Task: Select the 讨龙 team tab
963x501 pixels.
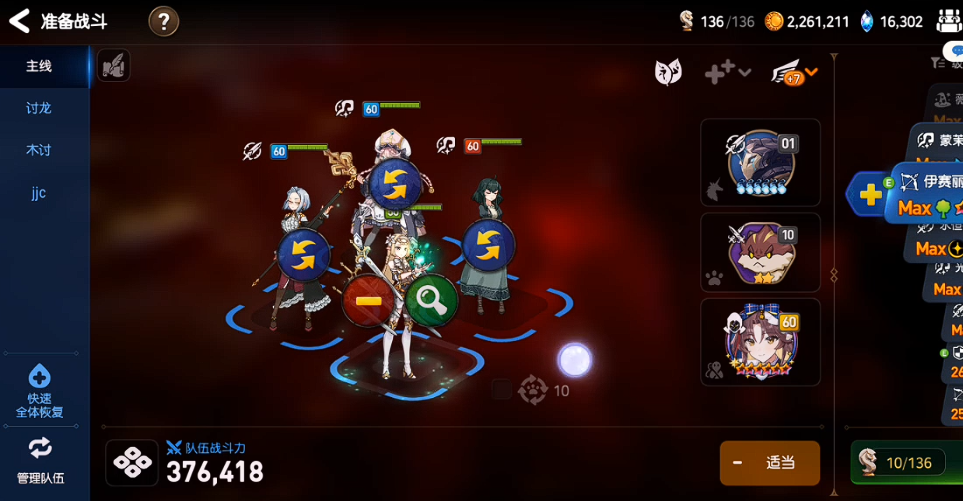Action: tap(39, 108)
